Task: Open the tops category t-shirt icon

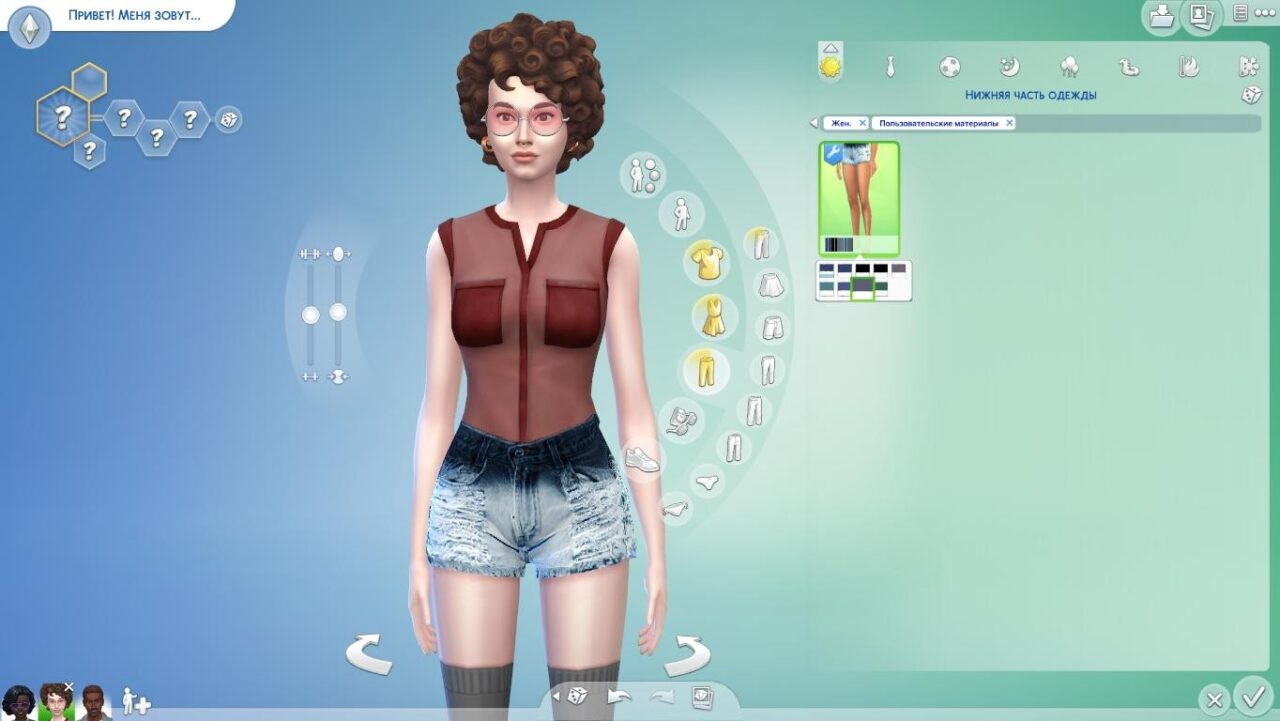Action: tap(707, 262)
